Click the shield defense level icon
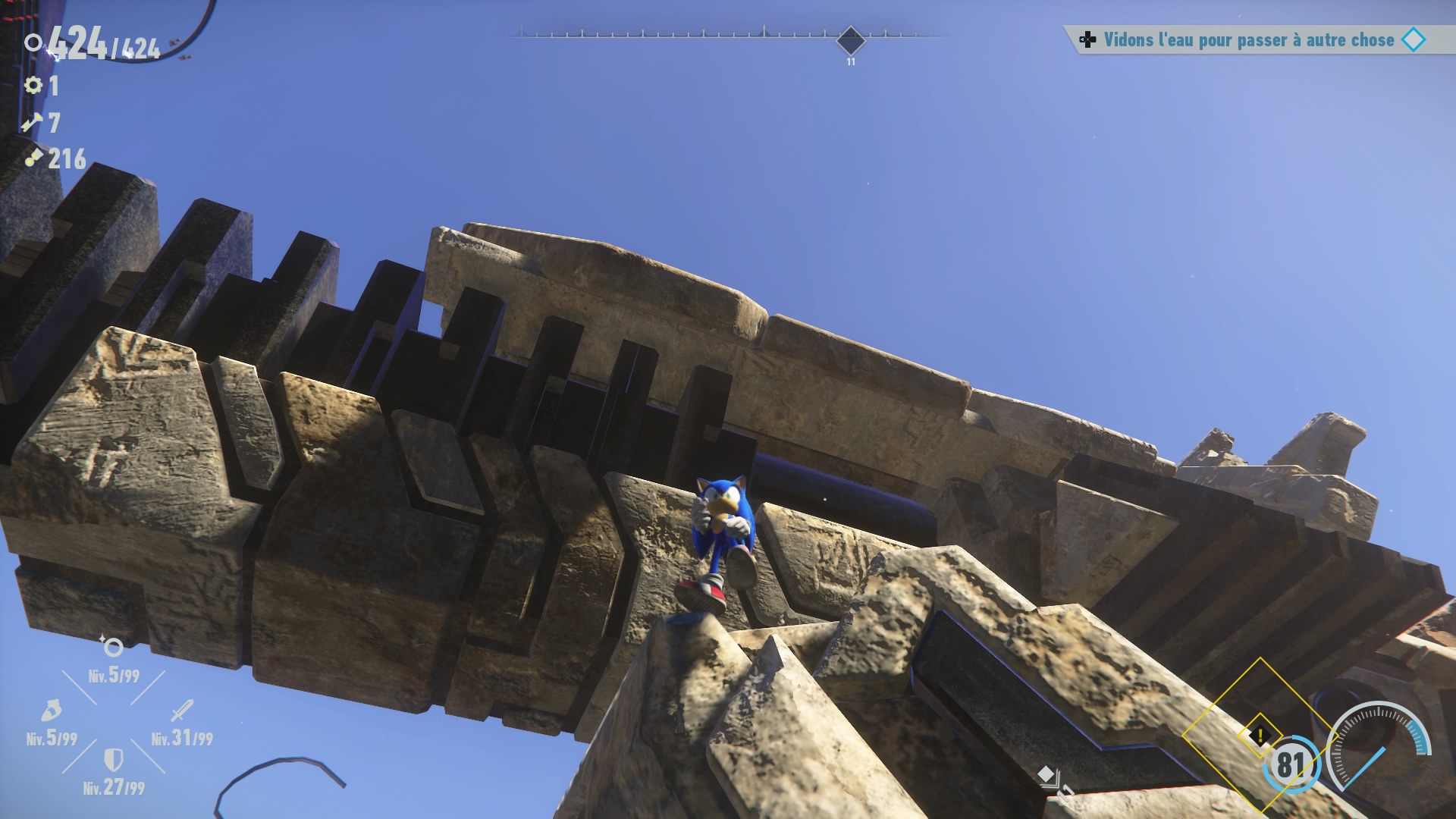 (x=113, y=758)
